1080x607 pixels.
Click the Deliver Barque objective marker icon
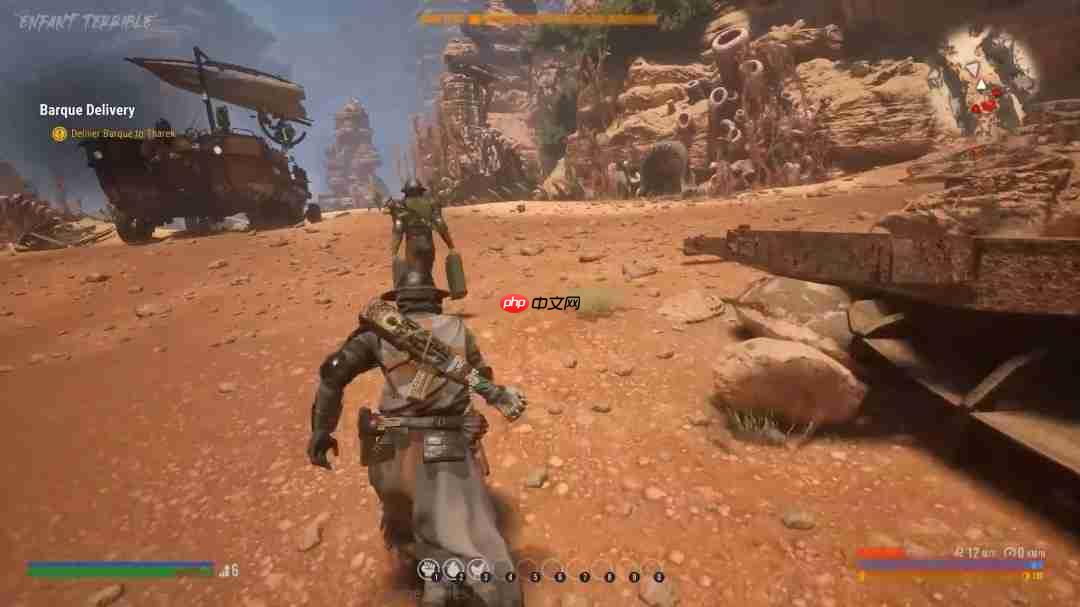(x=59, y=134)
